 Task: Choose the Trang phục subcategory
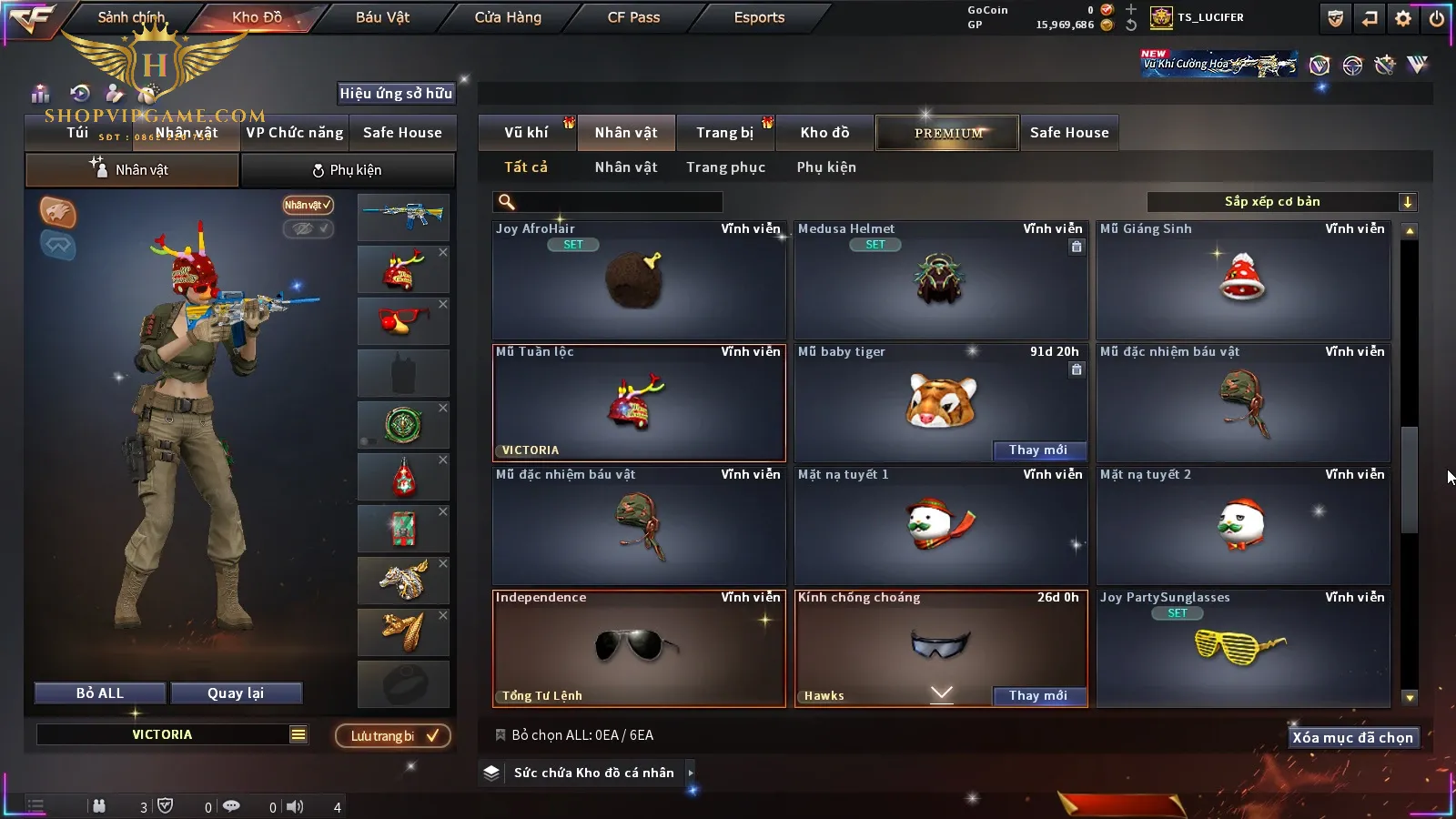pos(725,167)
